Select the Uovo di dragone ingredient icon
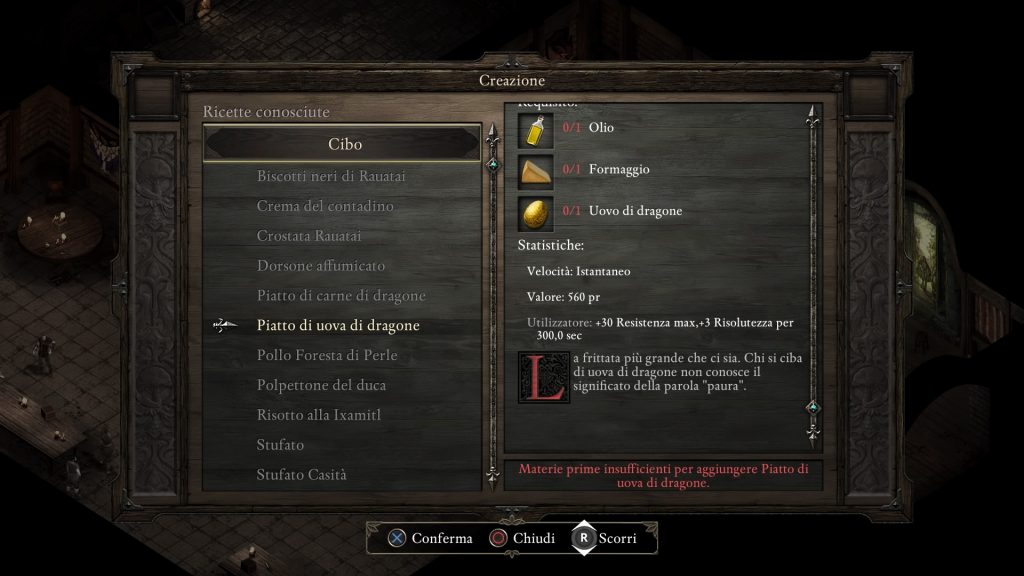The height and width of the screenshot is (576, 1024). point(536,212)
